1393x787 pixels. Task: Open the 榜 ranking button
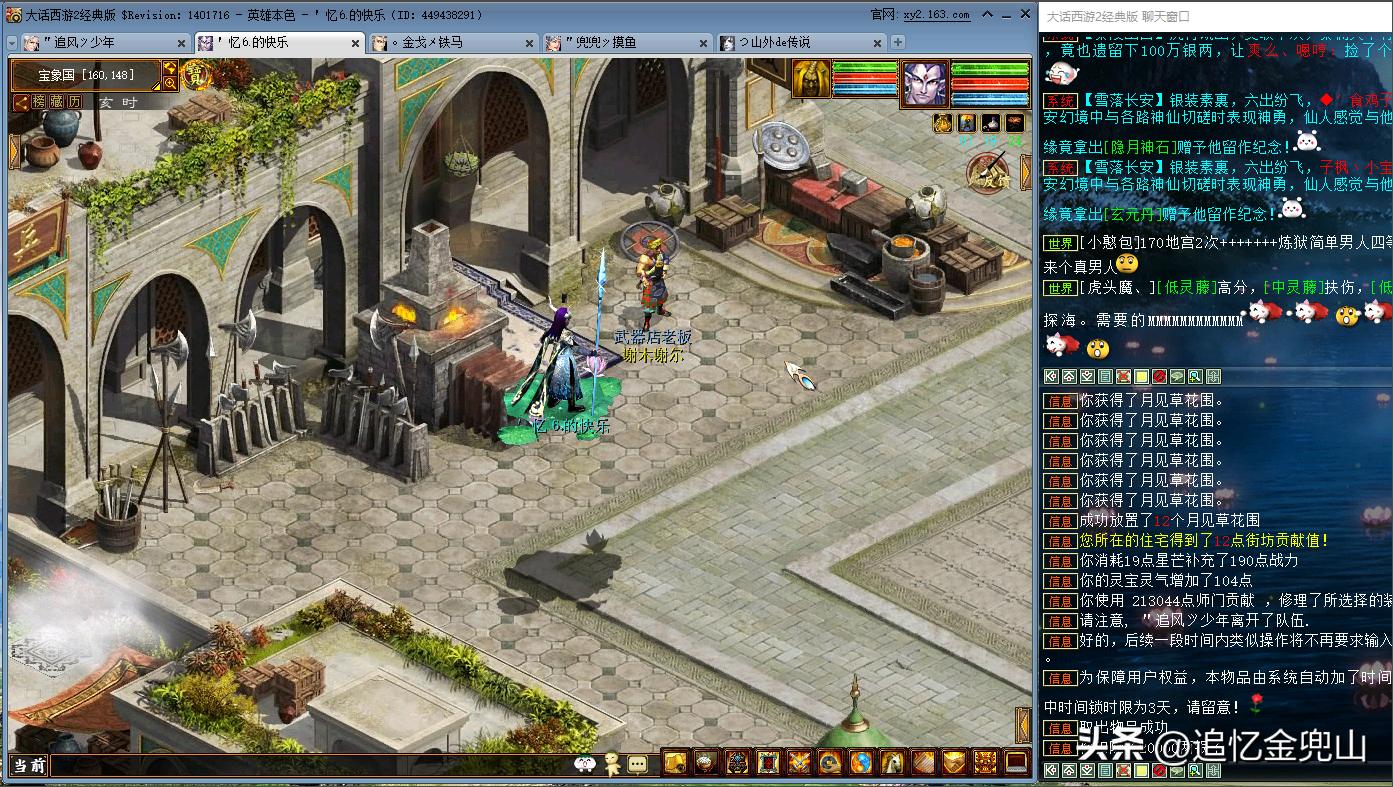coord(39,102)
